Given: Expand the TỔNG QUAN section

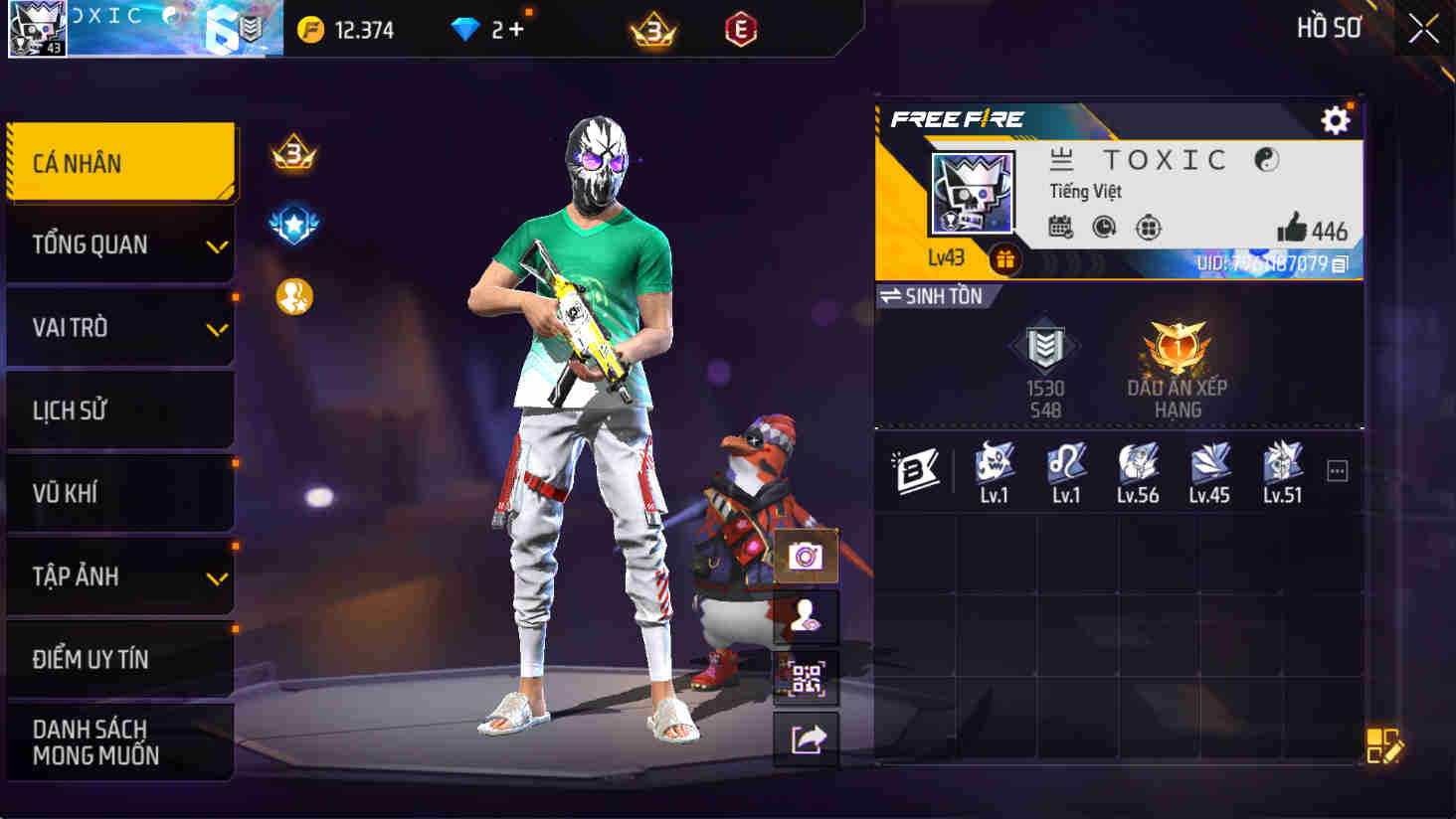Looking at the screenshot, I should point(119,244).
